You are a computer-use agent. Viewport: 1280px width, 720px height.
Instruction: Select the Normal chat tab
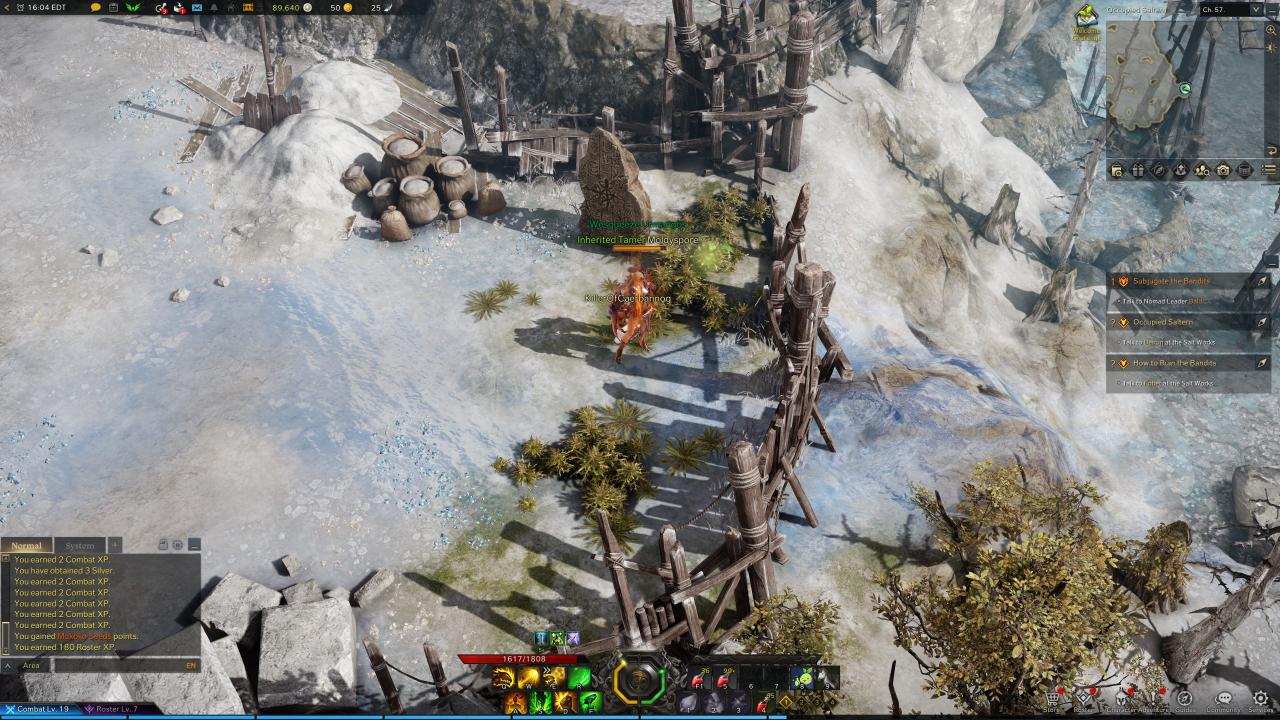(27, 546)
